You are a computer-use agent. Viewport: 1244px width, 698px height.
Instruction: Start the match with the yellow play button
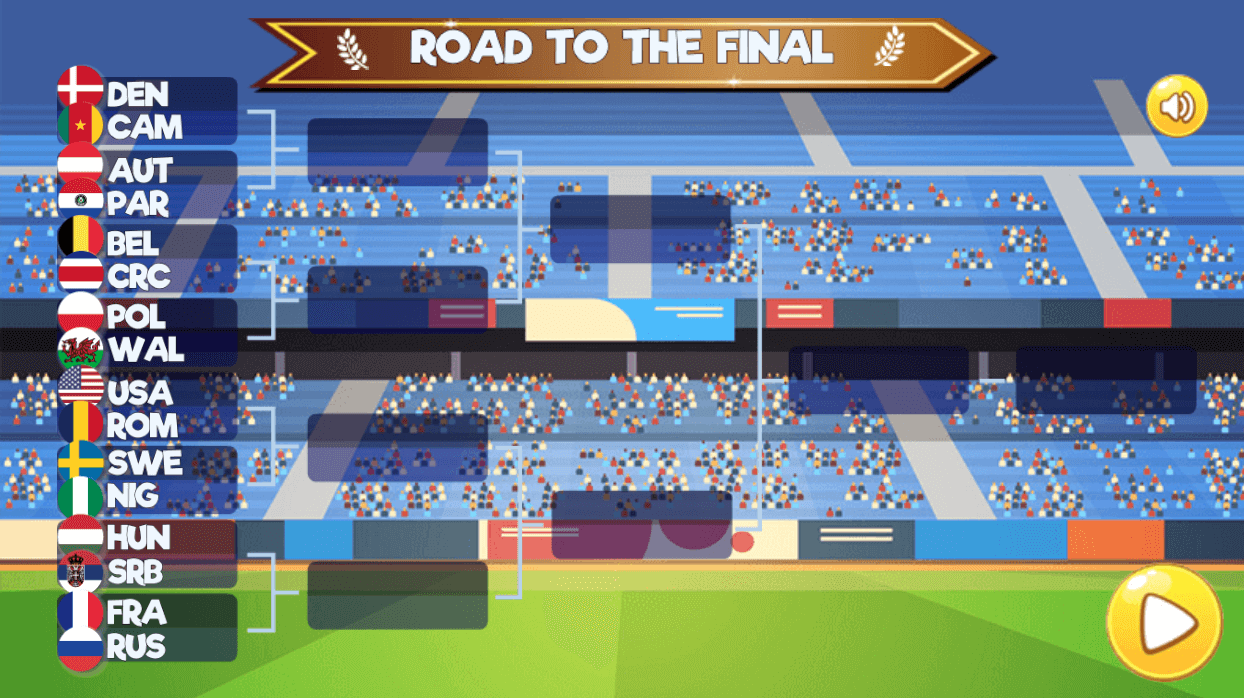[x=1164, y=623]
